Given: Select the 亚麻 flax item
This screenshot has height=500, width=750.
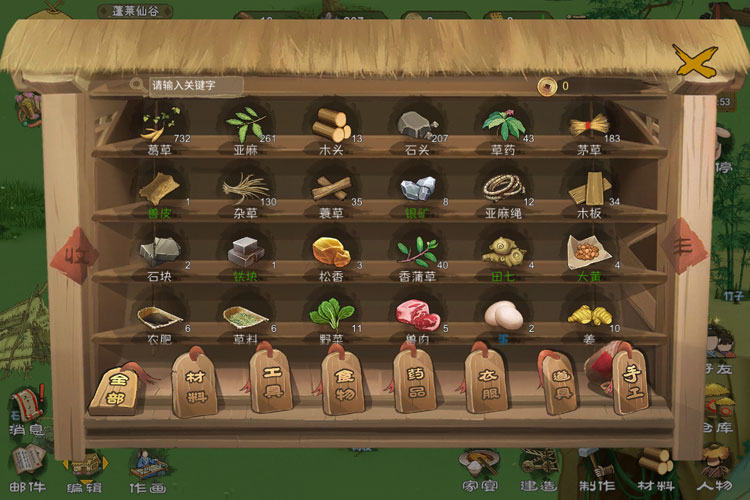Looking at the screenshot, I should [243, 126].
